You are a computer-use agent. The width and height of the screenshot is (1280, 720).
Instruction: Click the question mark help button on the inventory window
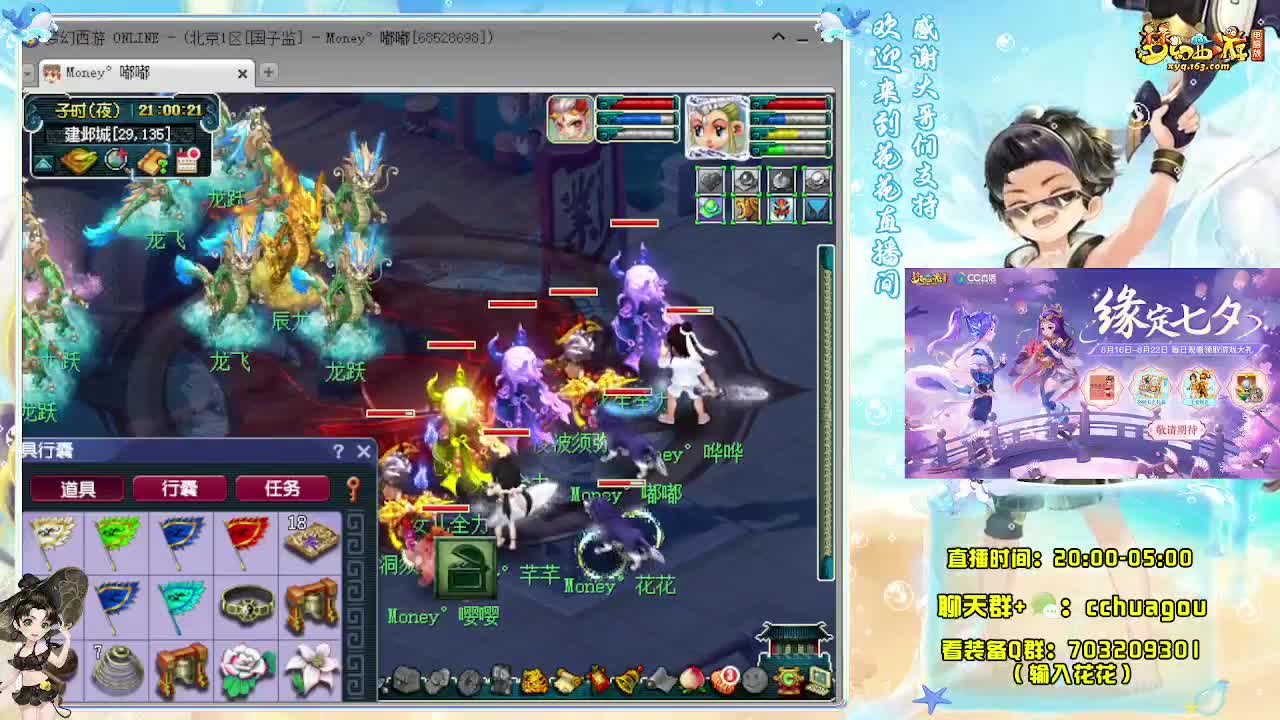[340, 451]
